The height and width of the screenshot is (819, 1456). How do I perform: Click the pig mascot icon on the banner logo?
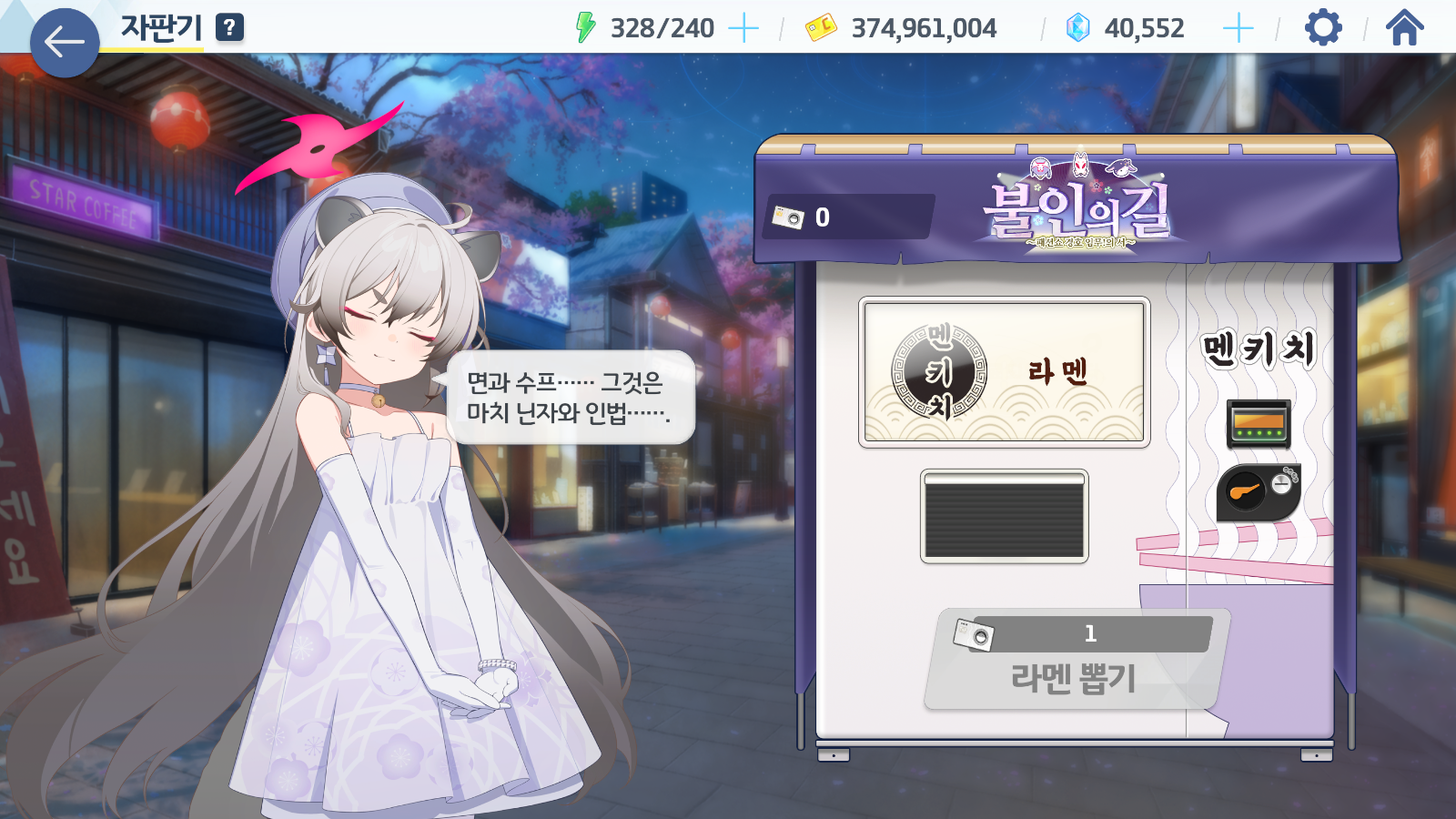coord(1040,167)
